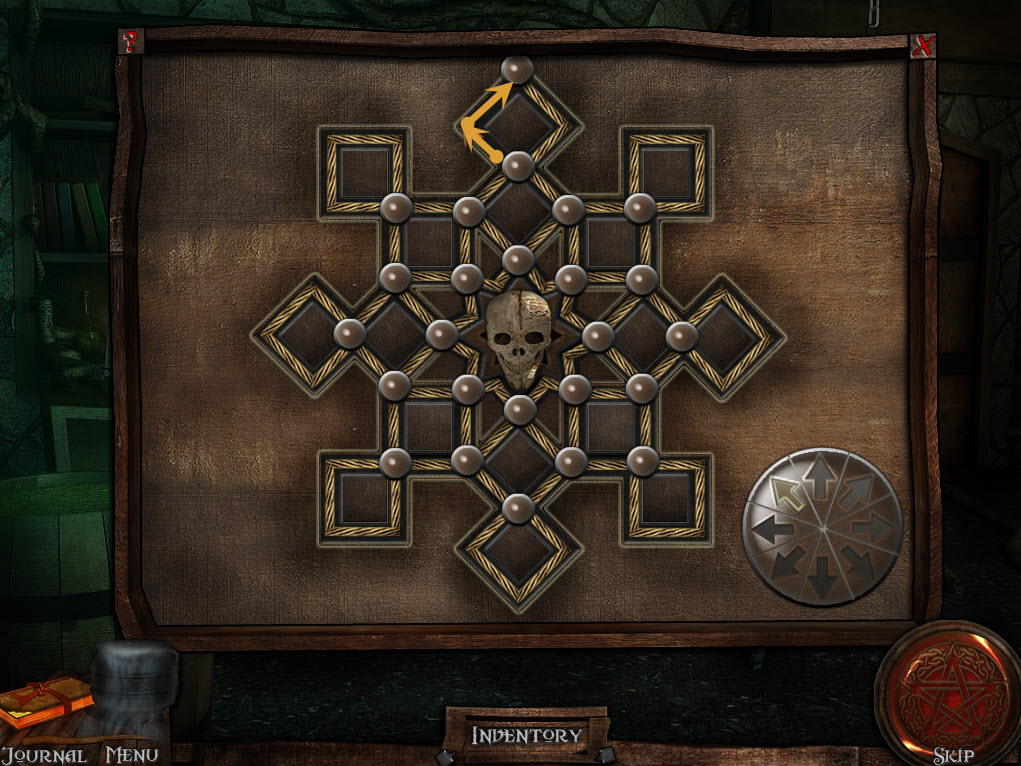Select the highlighted up-left arrow on the wheel
The image size is (1021, 766).
tap(787, 493)
